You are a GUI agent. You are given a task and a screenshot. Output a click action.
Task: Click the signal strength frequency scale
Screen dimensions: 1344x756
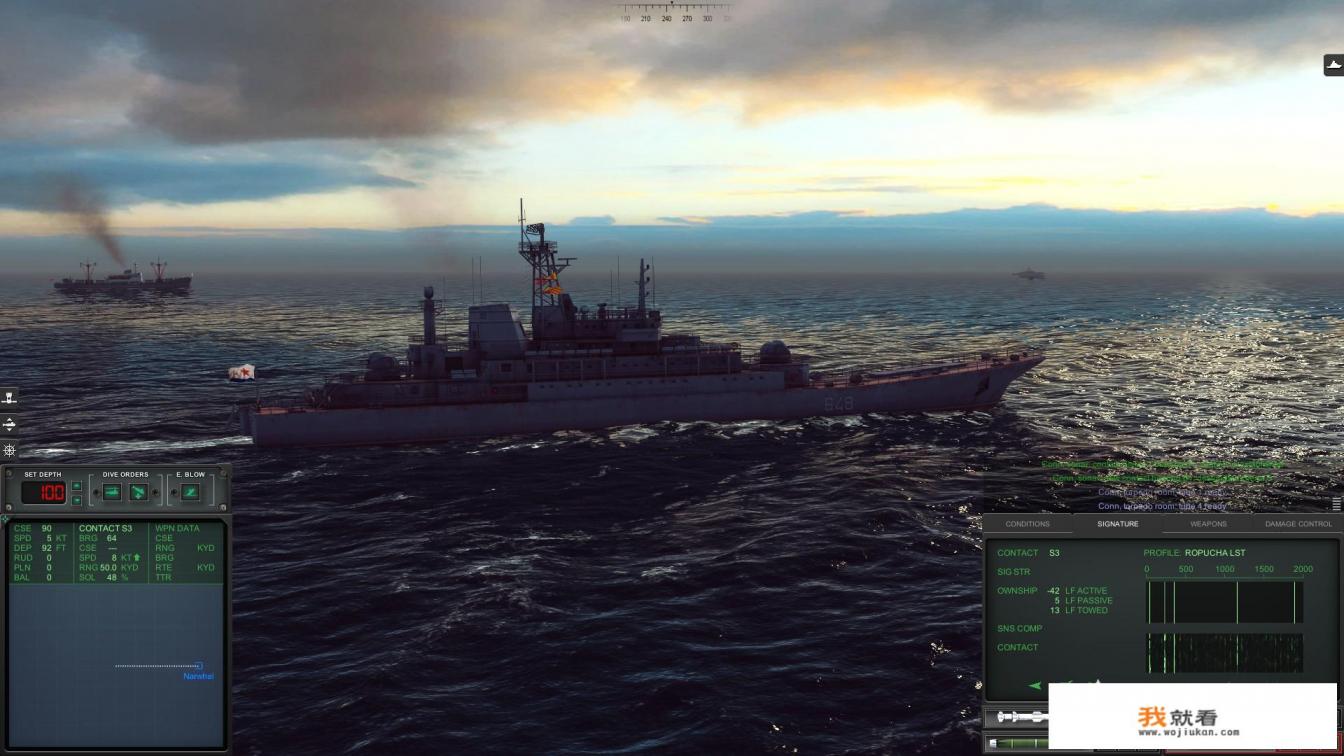pos(1225,569)
